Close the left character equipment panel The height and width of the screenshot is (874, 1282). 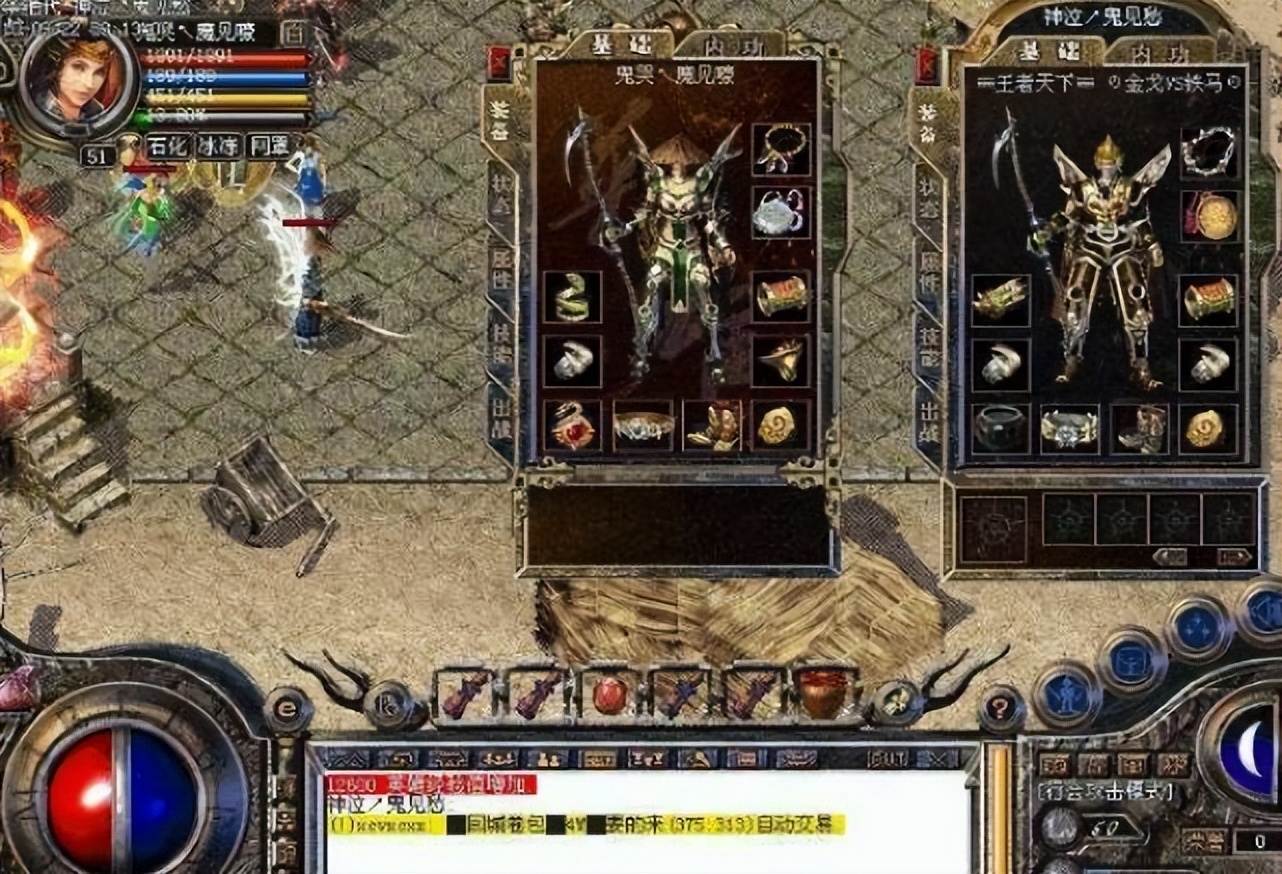coord(499,64)
